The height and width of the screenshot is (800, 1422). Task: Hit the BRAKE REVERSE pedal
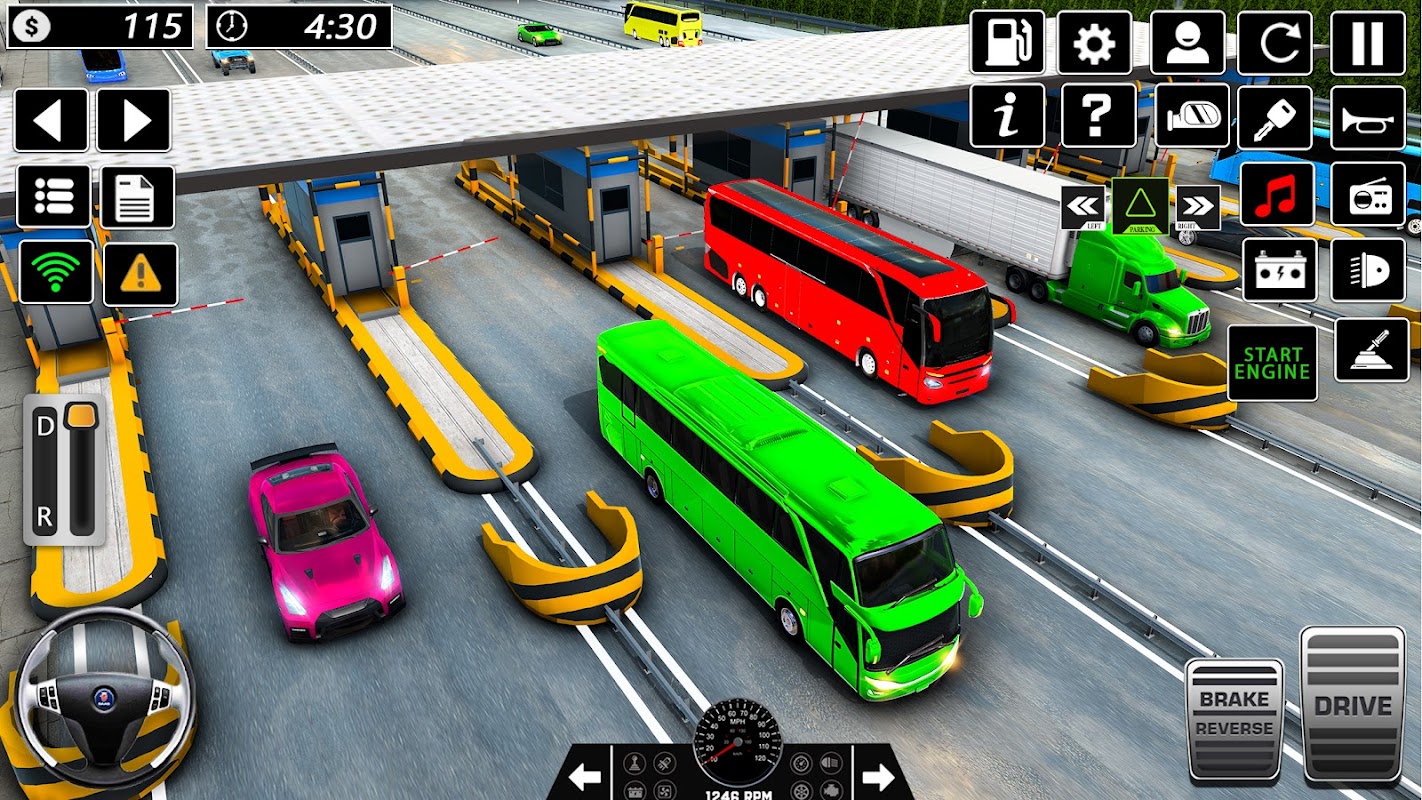pyautogui.click(x=1234, y=717)
